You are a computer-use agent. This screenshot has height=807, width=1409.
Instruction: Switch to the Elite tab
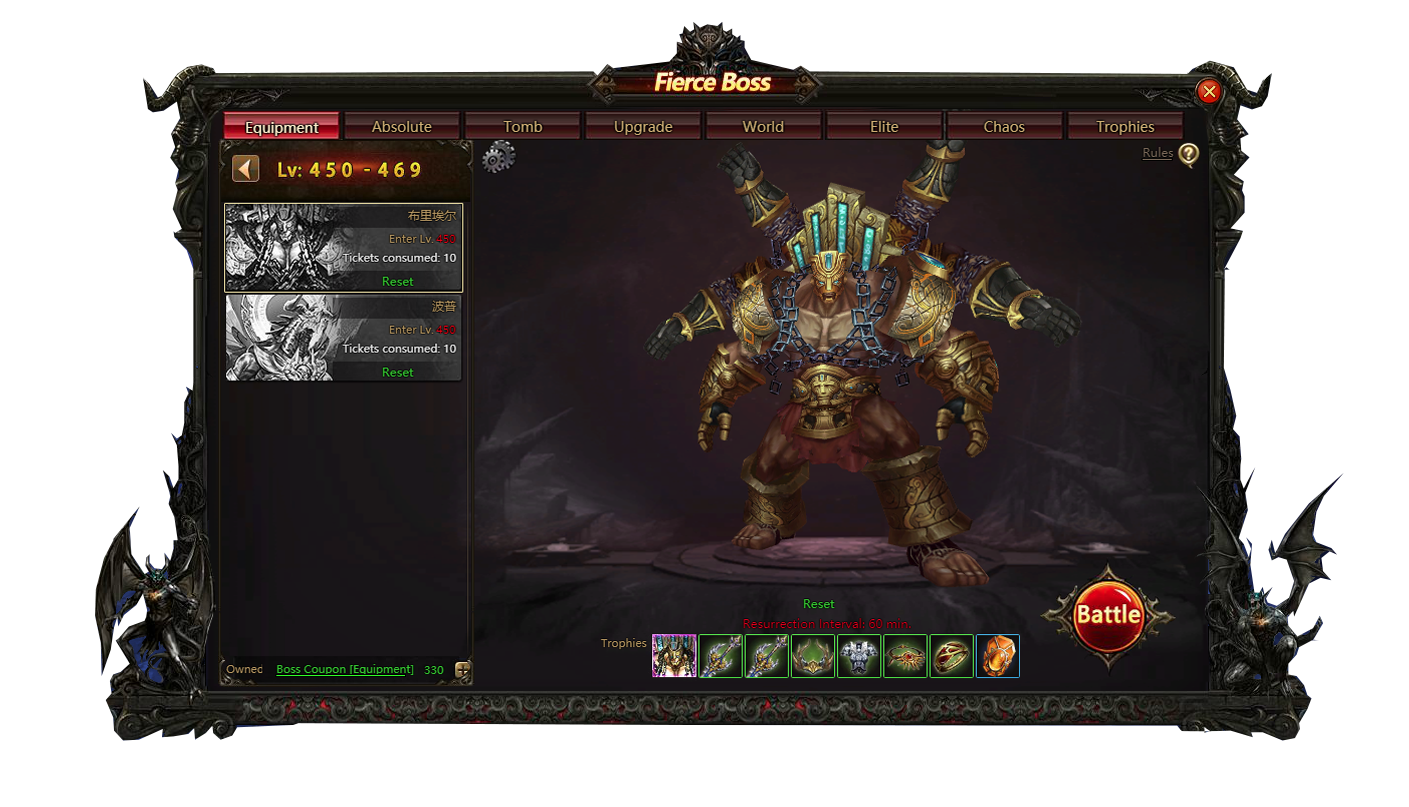(x=884, y=127)
